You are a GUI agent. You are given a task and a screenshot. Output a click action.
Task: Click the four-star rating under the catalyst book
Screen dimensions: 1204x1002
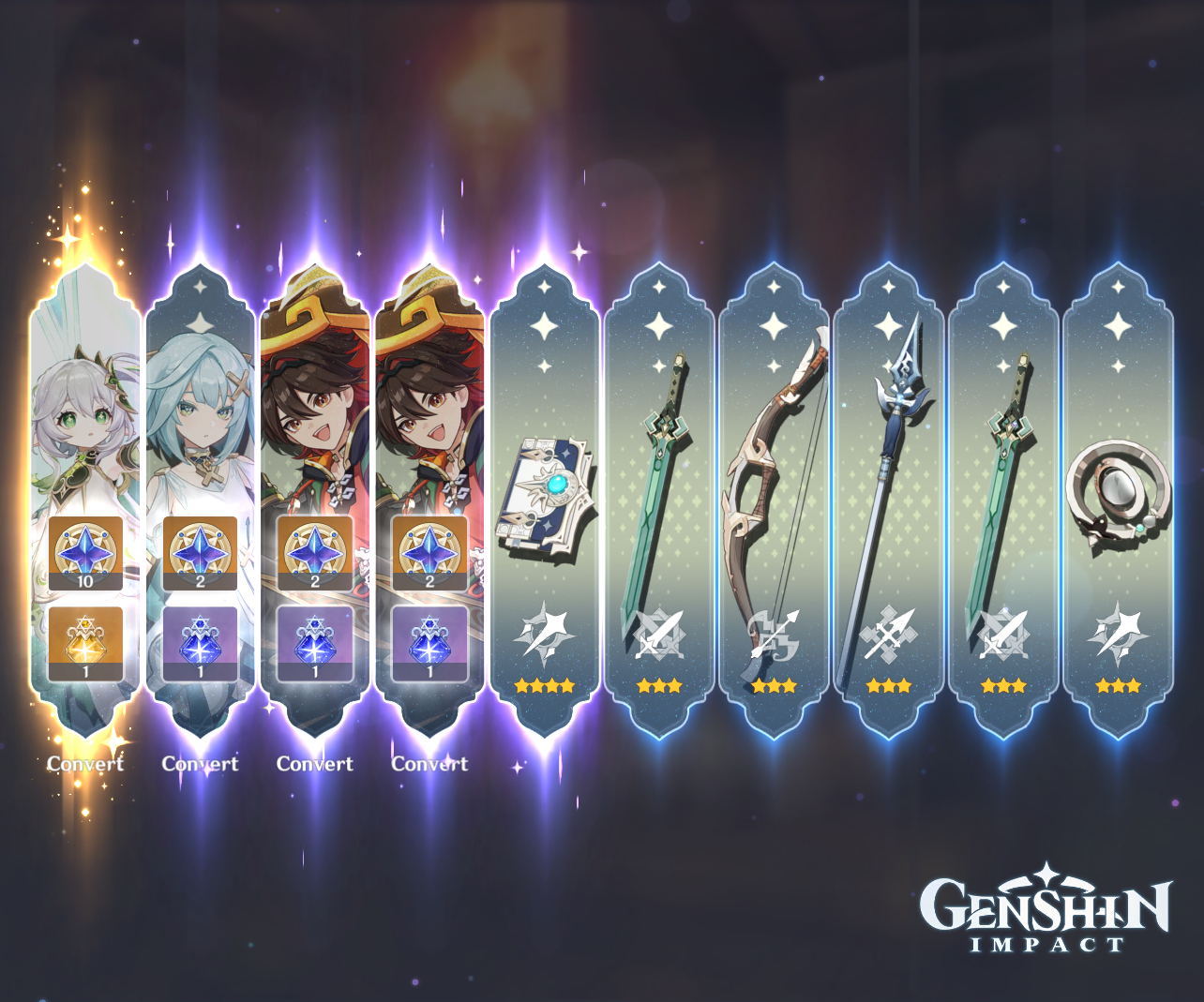point(544,685)
